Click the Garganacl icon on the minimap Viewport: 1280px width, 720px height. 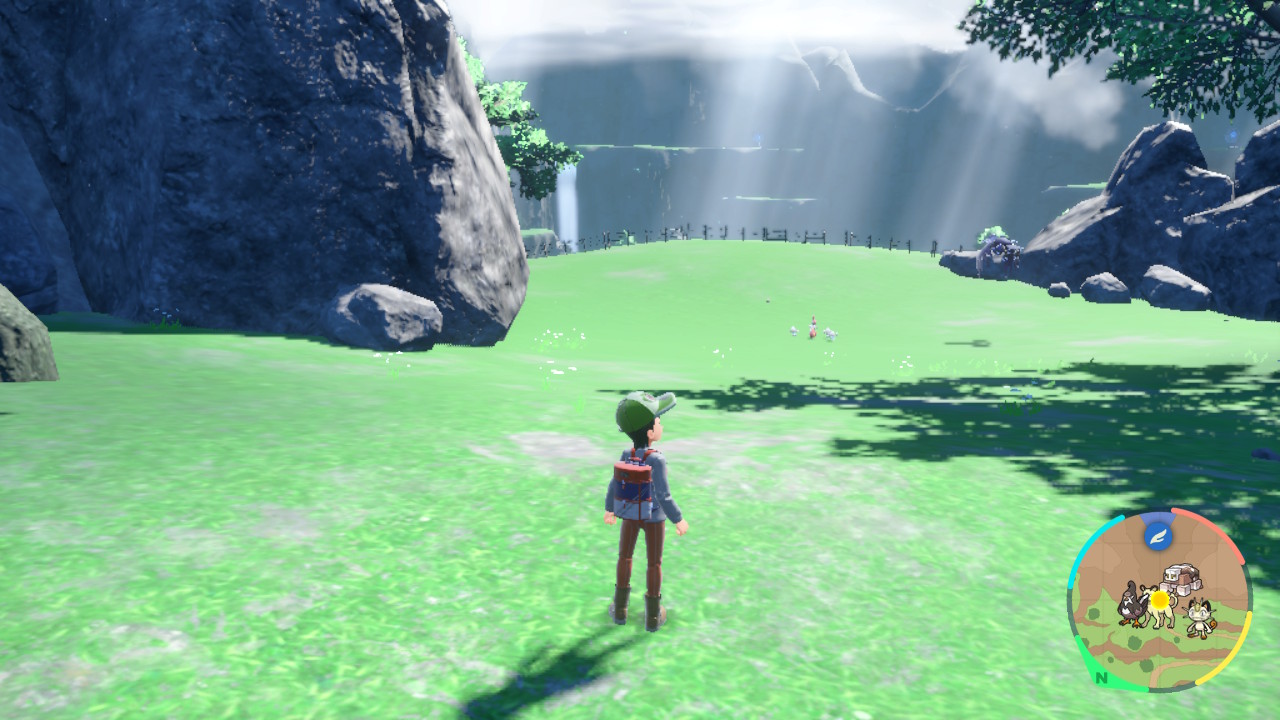[1181, 580]
